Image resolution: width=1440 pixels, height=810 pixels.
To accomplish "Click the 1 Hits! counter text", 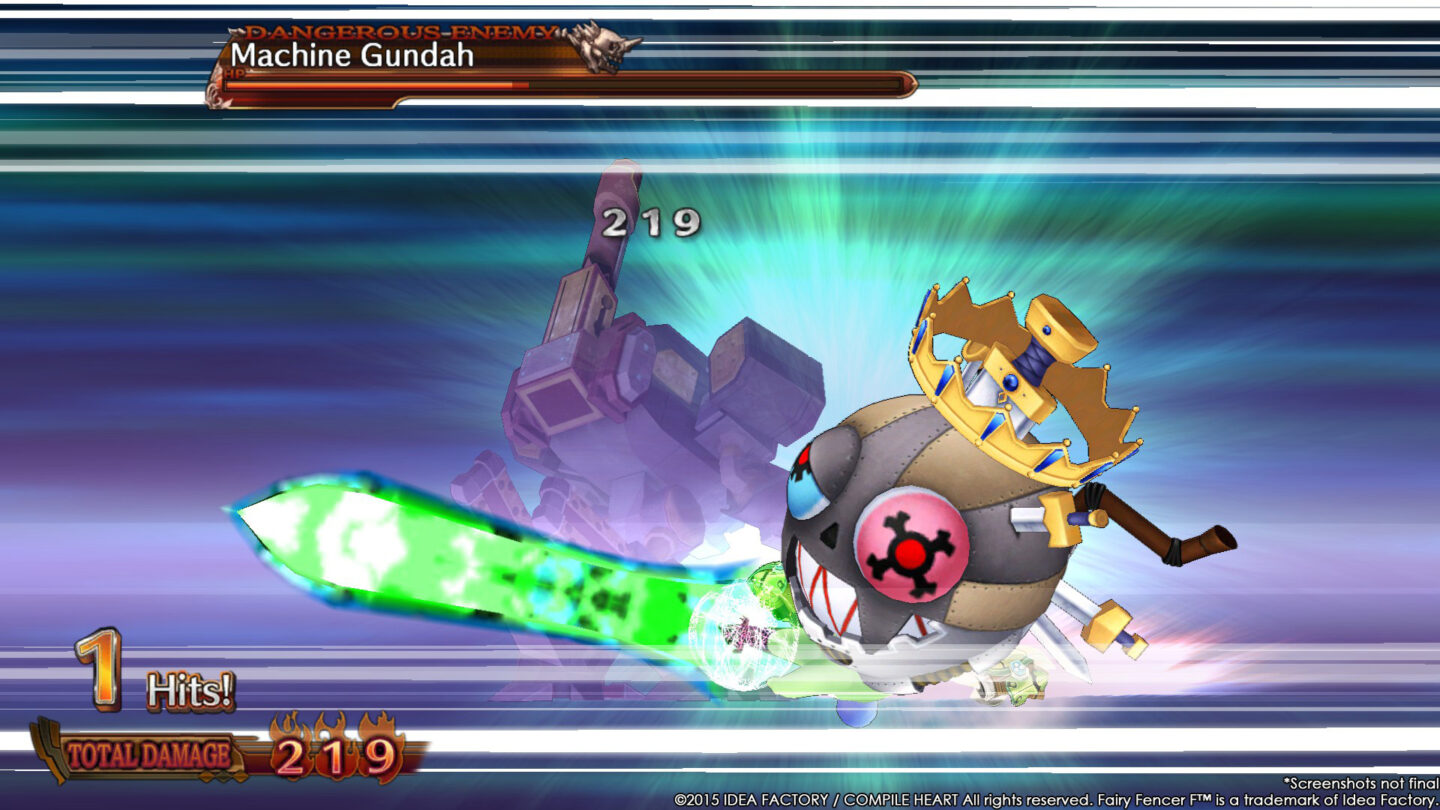I will 140,675.
